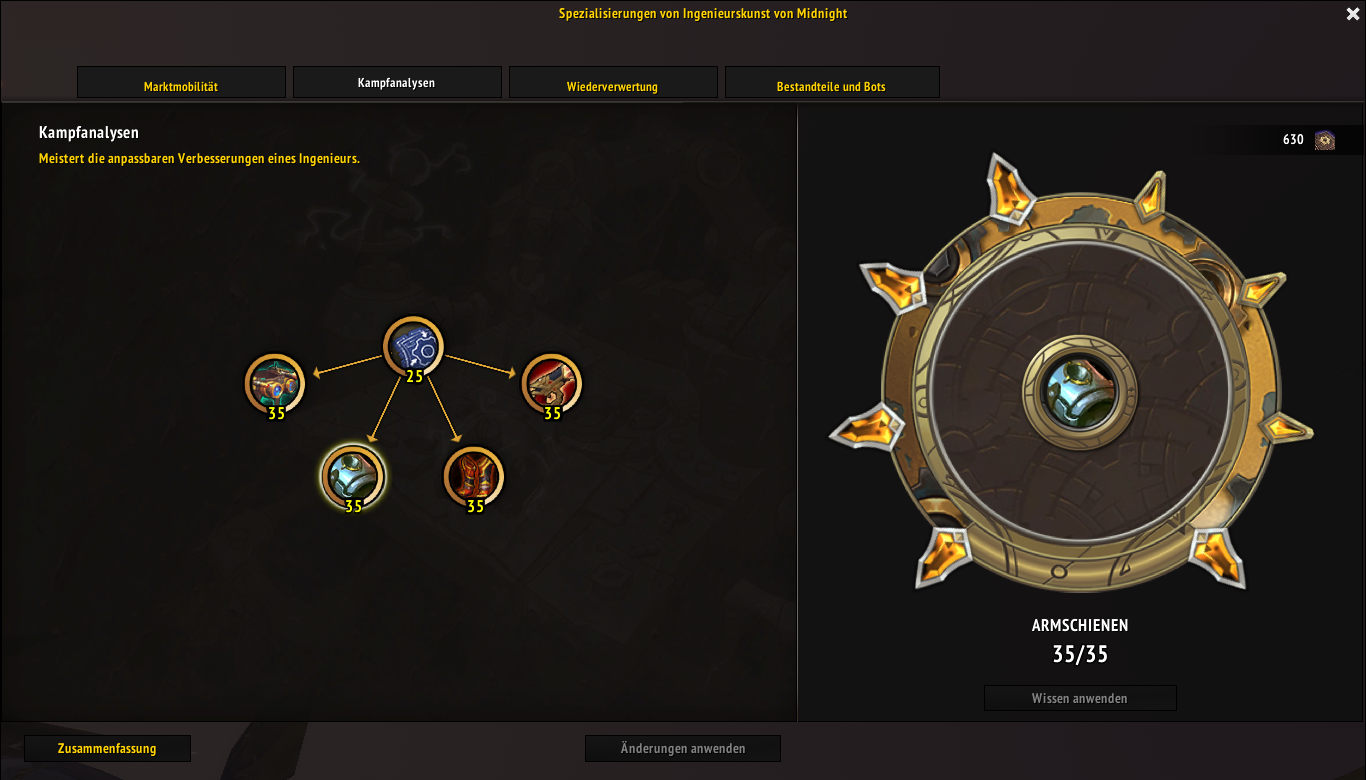
Task: Select the crossbow weapon specialization node
Action: tap(551, 383)
